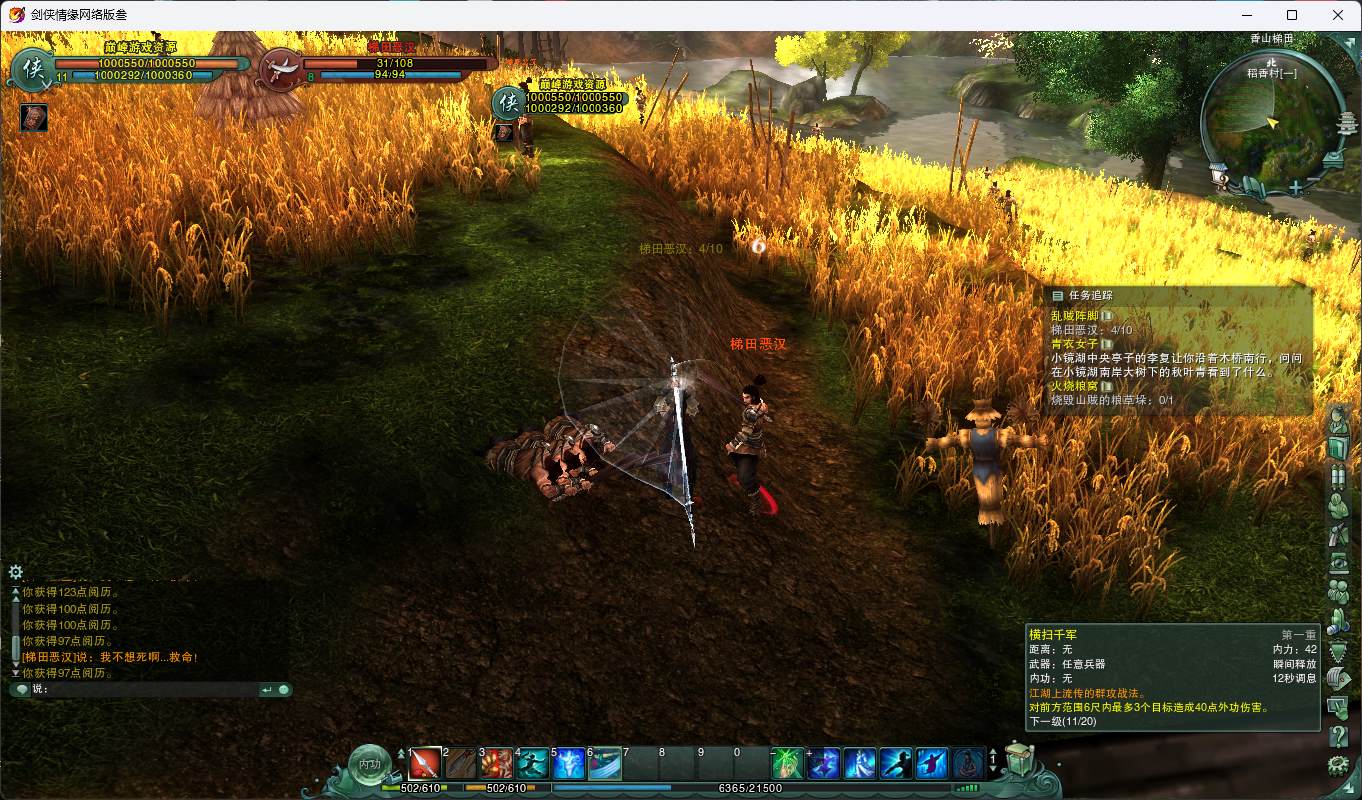Screen dimensions: 1362x800
Task: Open chat settings gear above the chat log
Action: pyautogui.click(x=16, y=572)
